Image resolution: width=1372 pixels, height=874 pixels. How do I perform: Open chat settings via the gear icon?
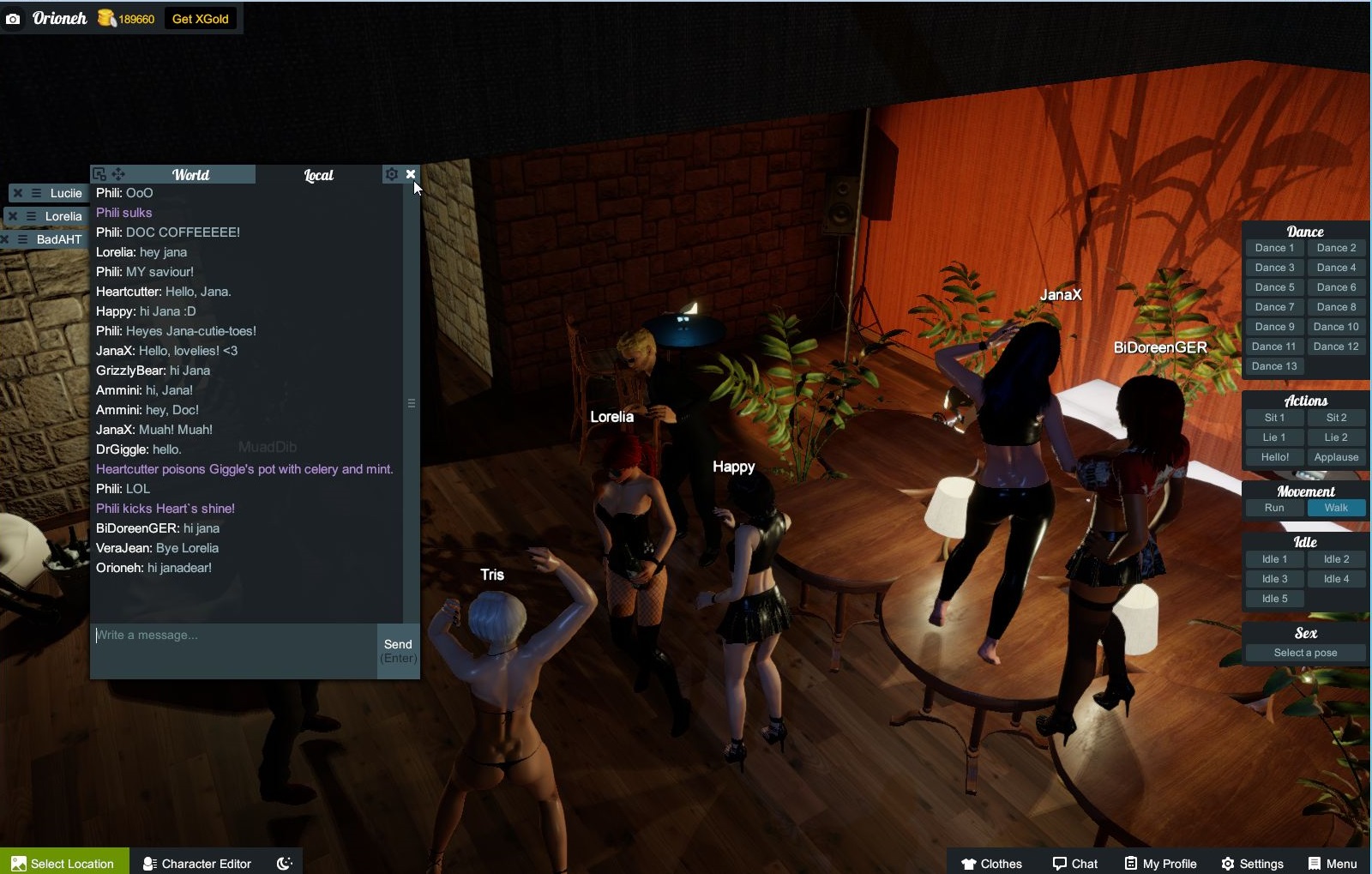coord(392,173)
